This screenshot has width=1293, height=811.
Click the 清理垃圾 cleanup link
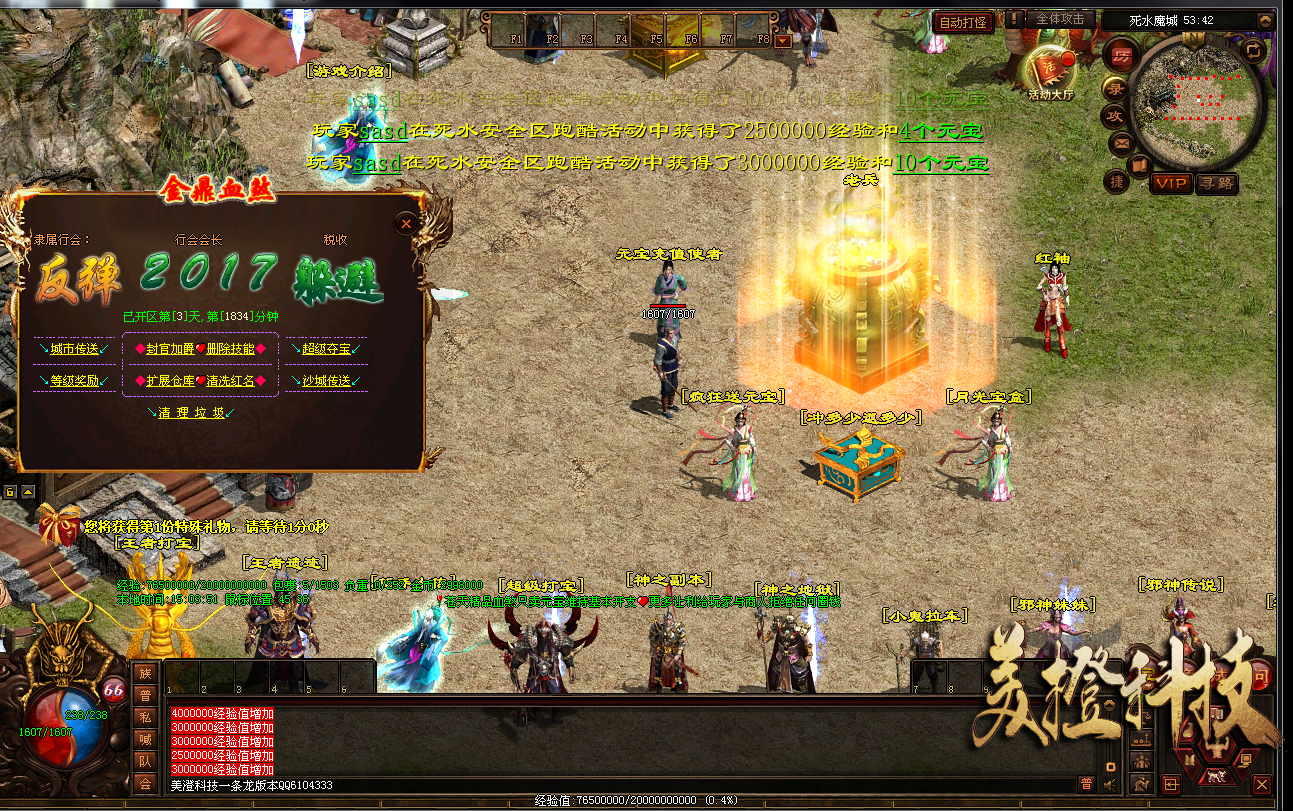coord(193,413)
